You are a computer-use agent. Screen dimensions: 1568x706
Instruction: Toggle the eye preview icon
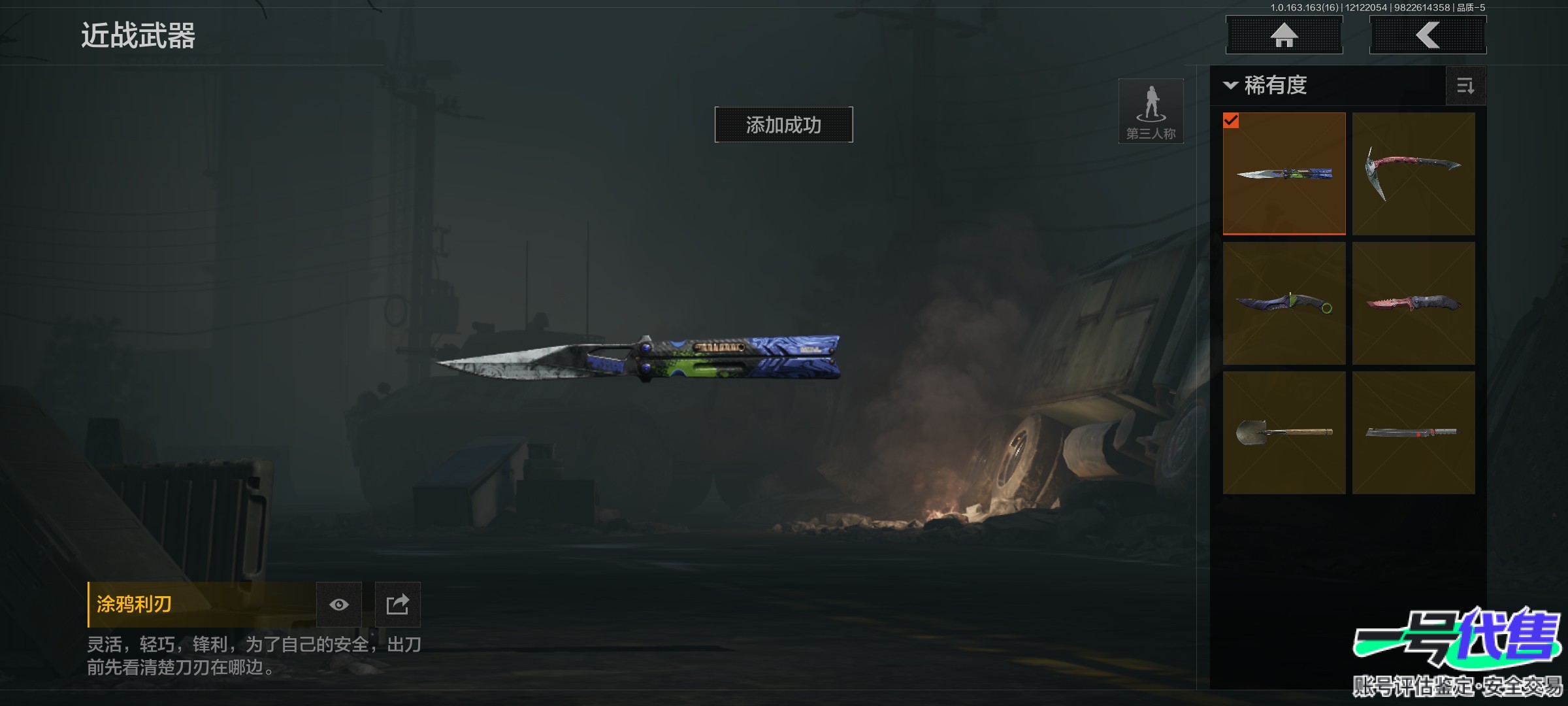tap(338, 605)
